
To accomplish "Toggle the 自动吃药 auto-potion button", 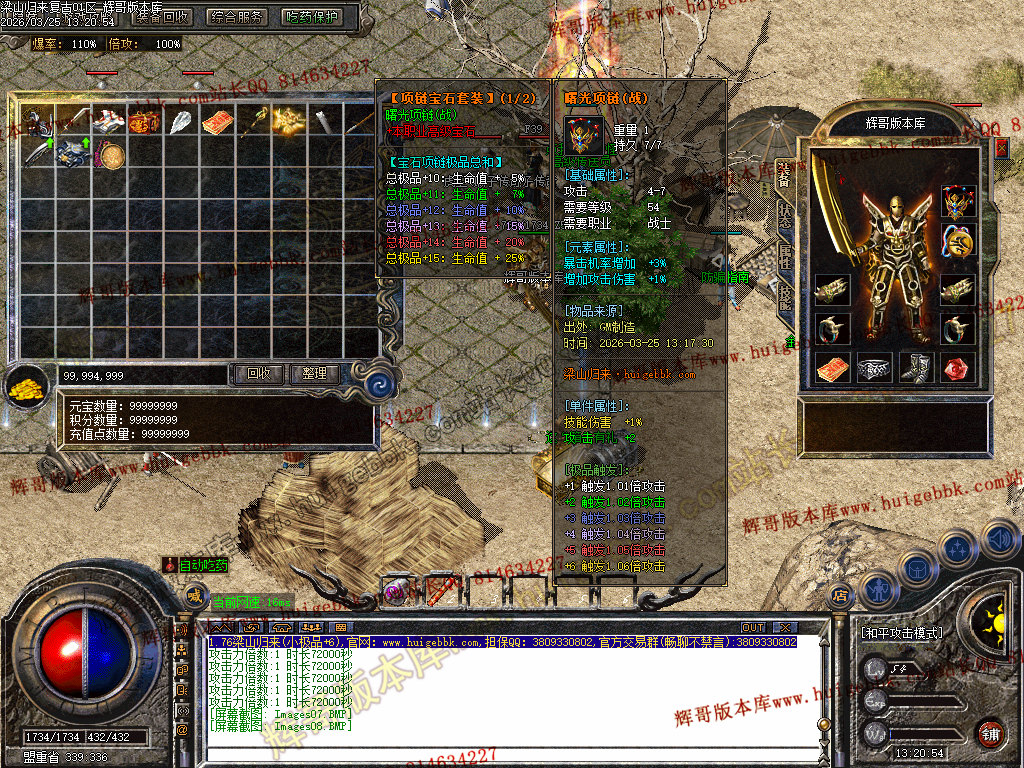I will [x=197, y=565].
